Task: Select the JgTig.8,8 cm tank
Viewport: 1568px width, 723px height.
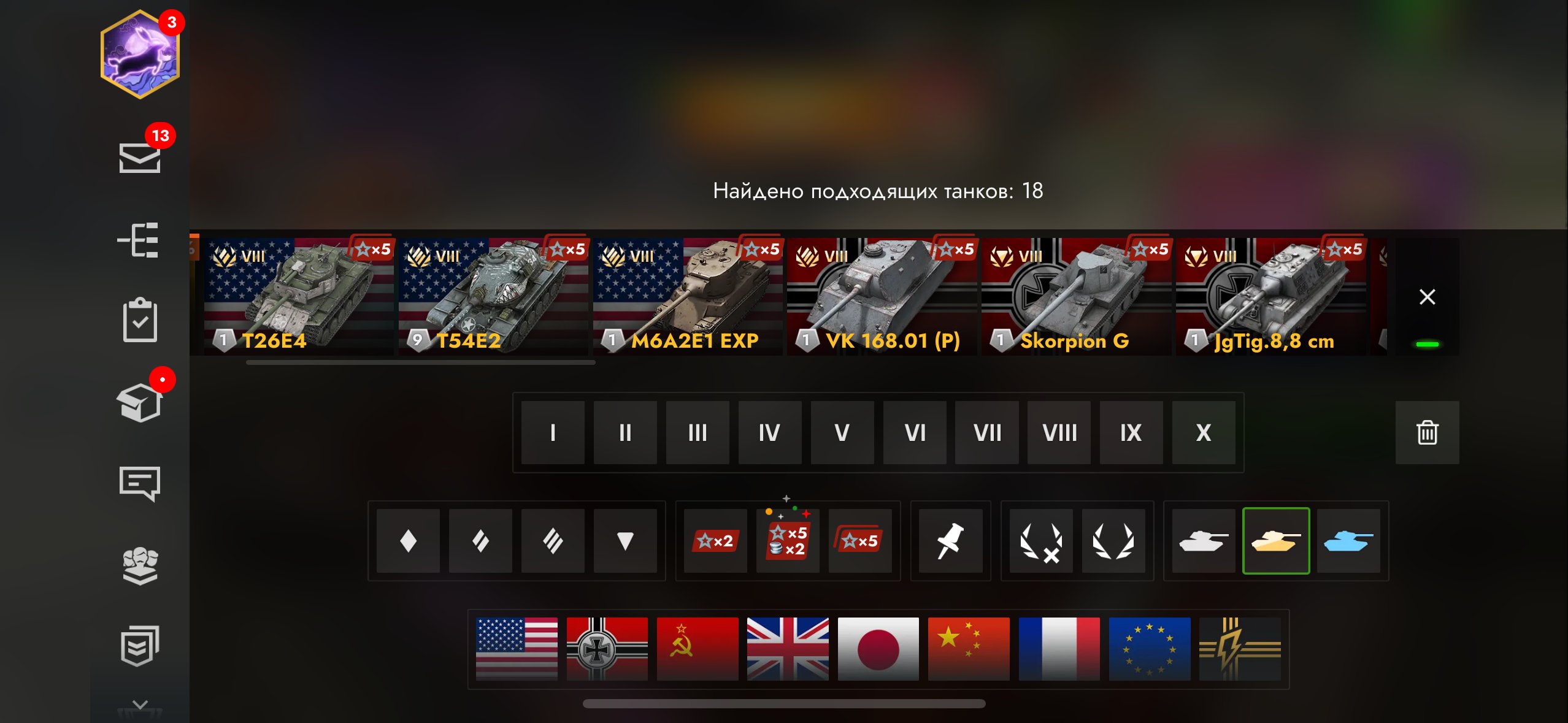Action: pos(1270,297)
